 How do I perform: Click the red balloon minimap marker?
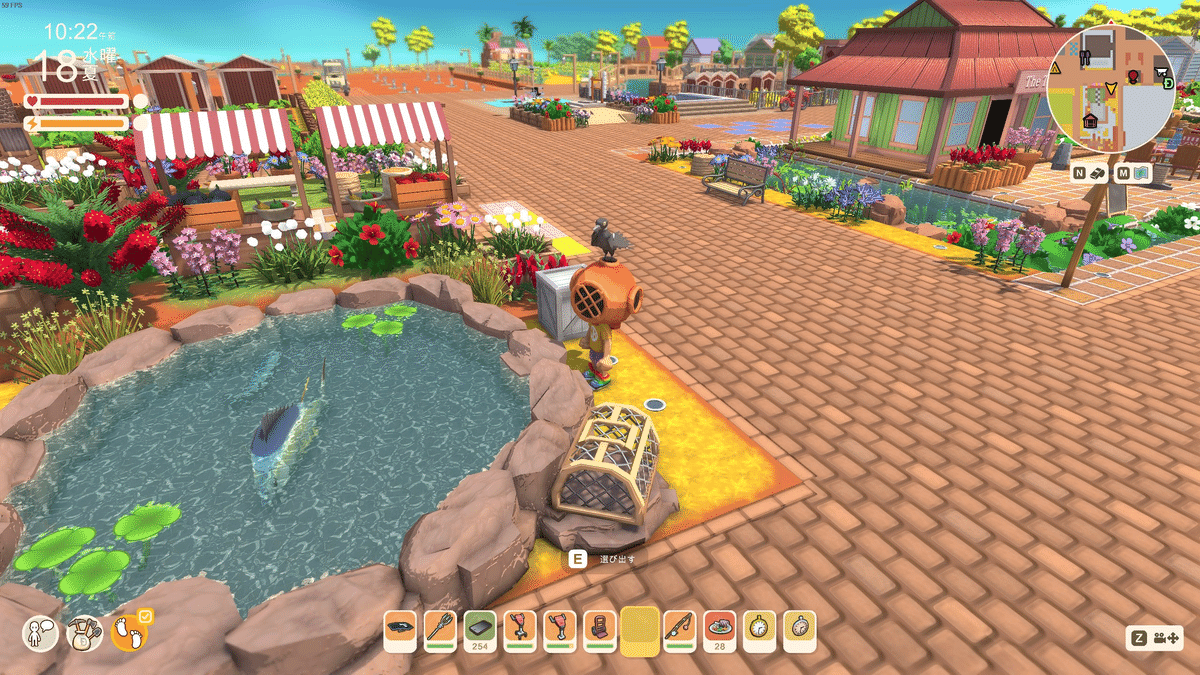(1134, 76)
